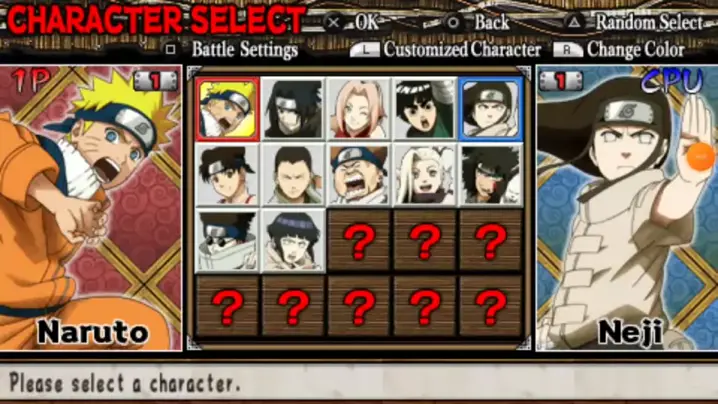The image size is (718, 404).
Task: Select Rock Lee's character tile
Action: (x=425, y=108)
